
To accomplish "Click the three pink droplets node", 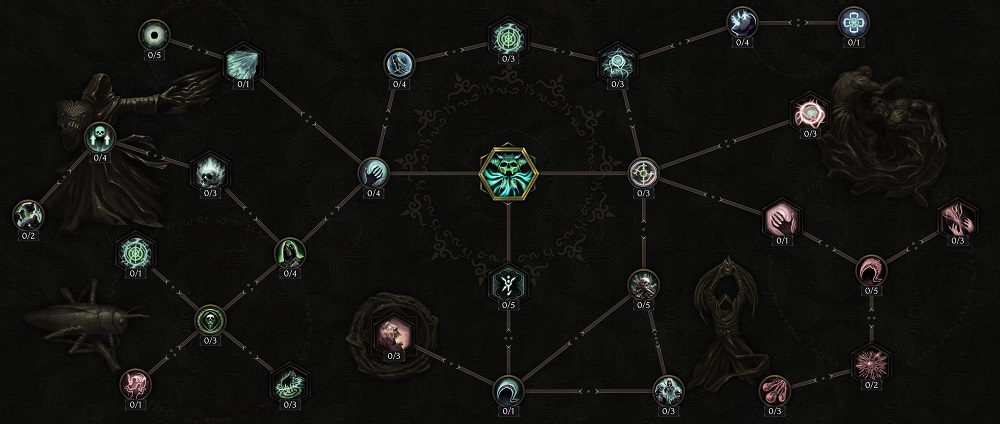I will point(777,387).
